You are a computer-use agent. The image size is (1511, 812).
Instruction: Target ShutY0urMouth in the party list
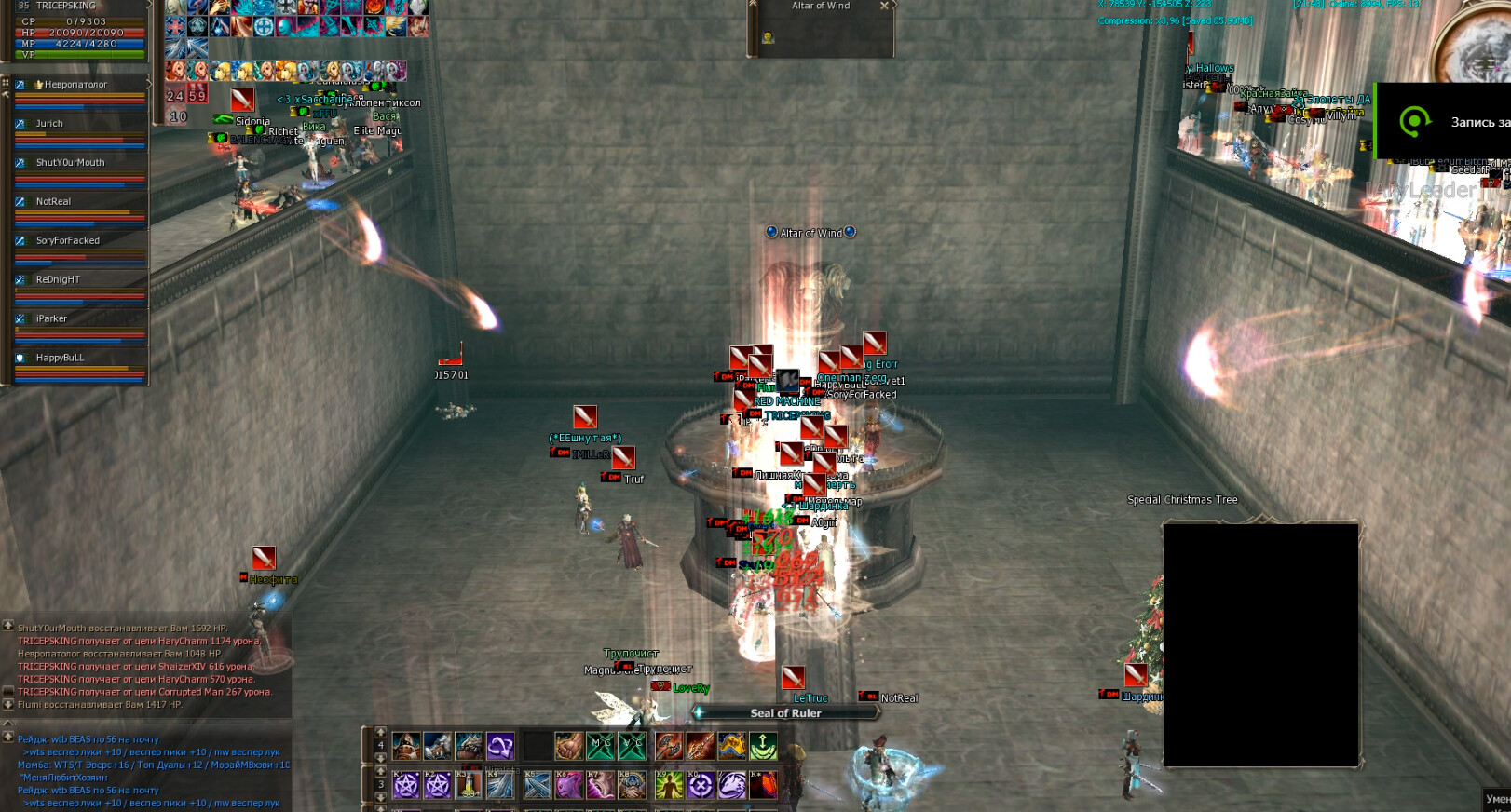click(x=71, y=163)
